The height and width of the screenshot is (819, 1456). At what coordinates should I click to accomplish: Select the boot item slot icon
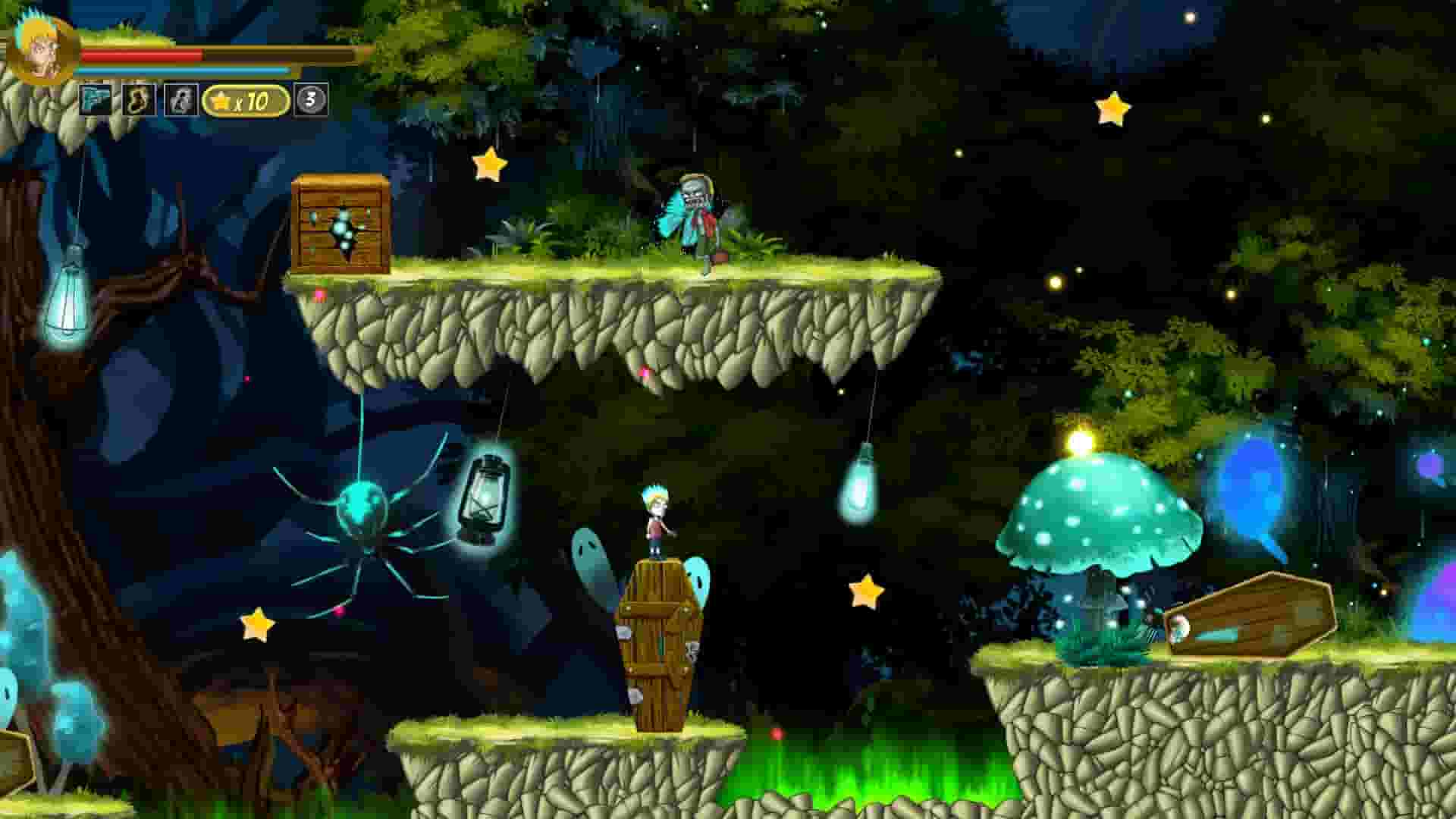click(136, 99)
